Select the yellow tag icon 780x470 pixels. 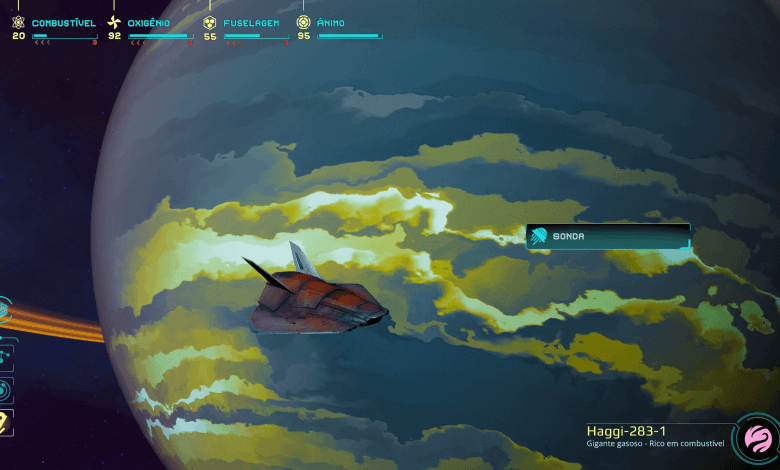pyautogui.click(x=5, y=423)
